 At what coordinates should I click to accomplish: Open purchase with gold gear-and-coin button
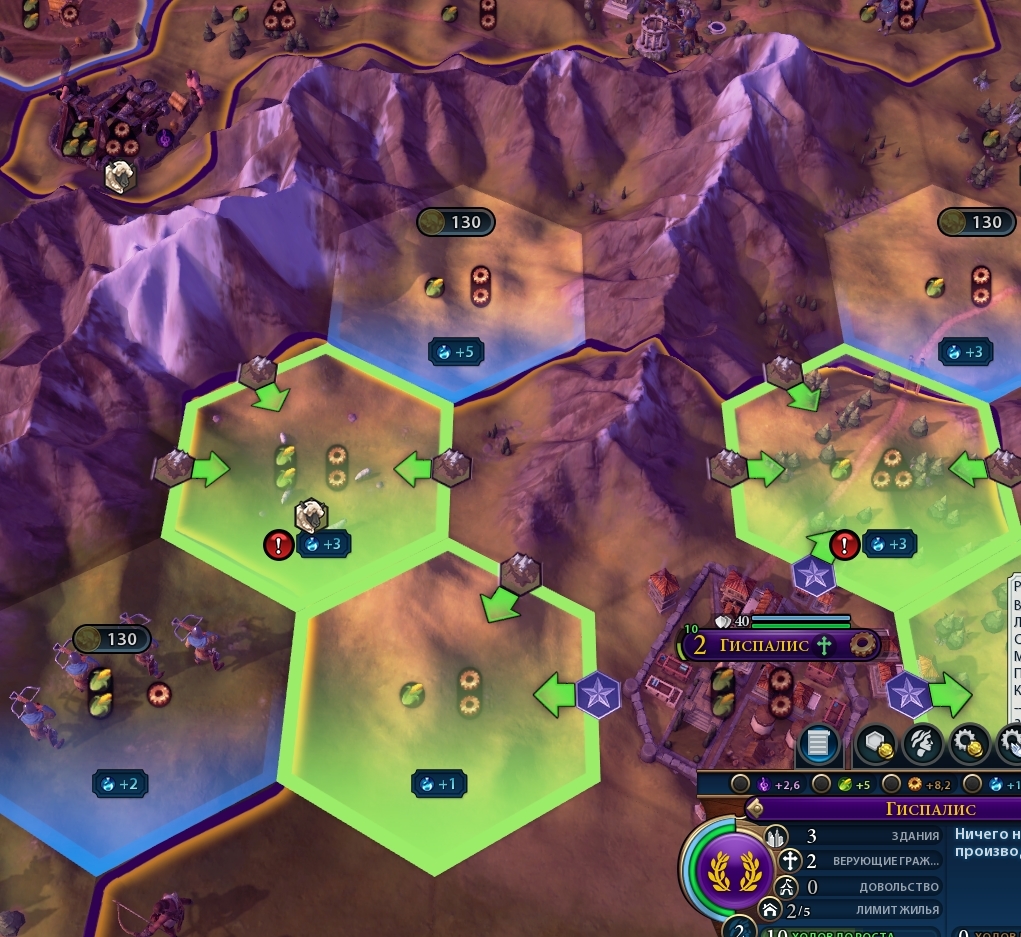tap(970, 743)
